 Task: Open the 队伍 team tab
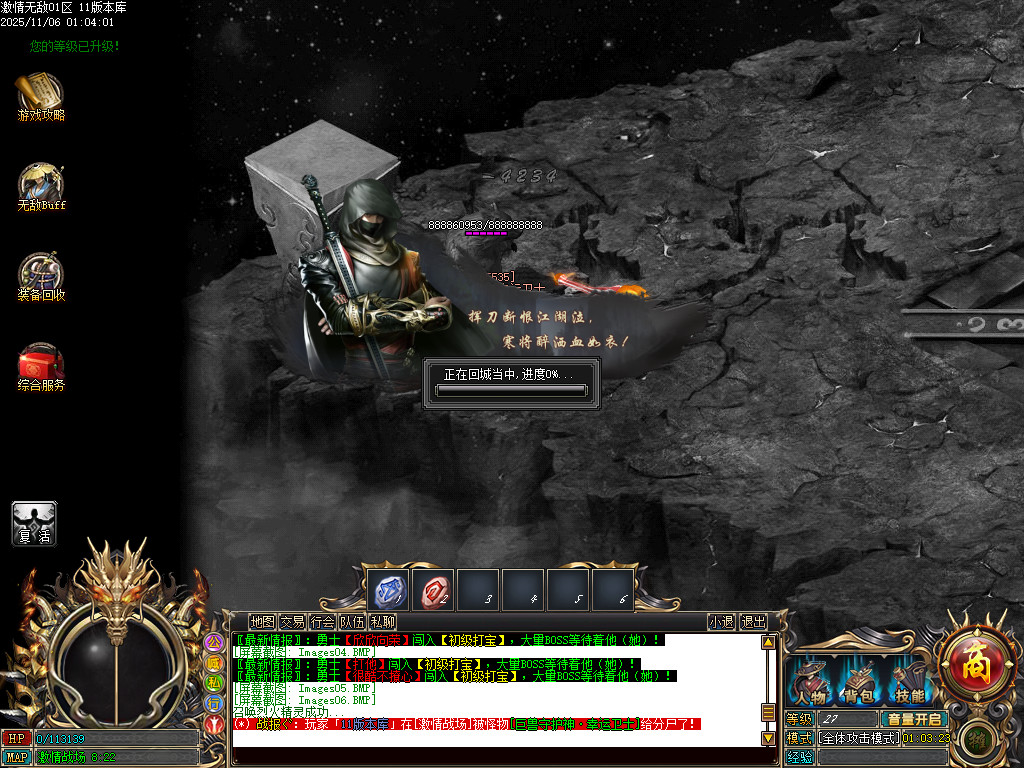pyautogui.click(x=352, y=622)
